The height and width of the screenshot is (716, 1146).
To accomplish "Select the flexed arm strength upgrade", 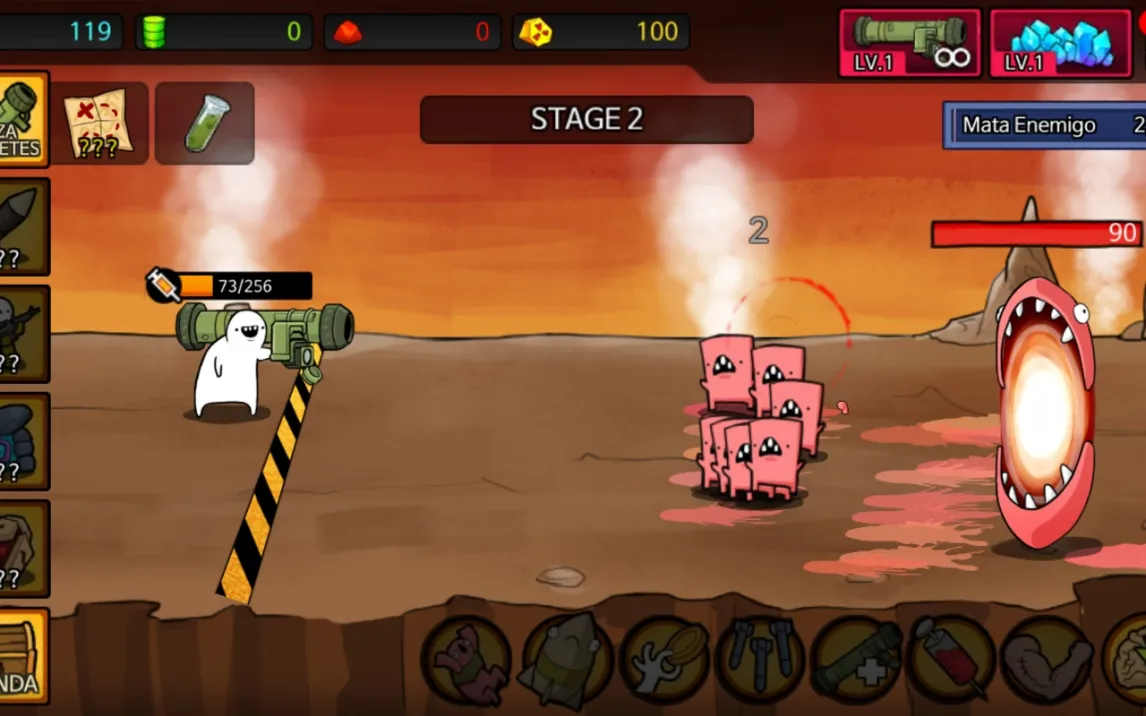I will click(1045, 660).
